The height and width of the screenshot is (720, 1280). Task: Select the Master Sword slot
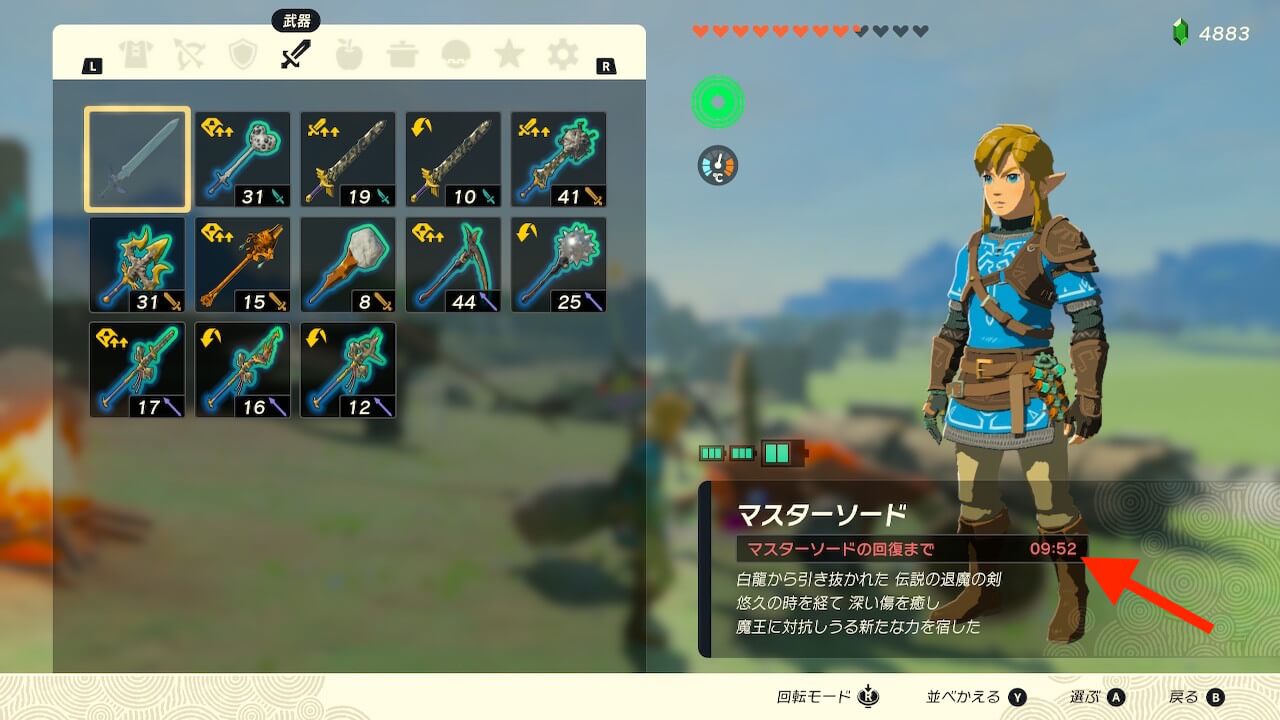137,159
